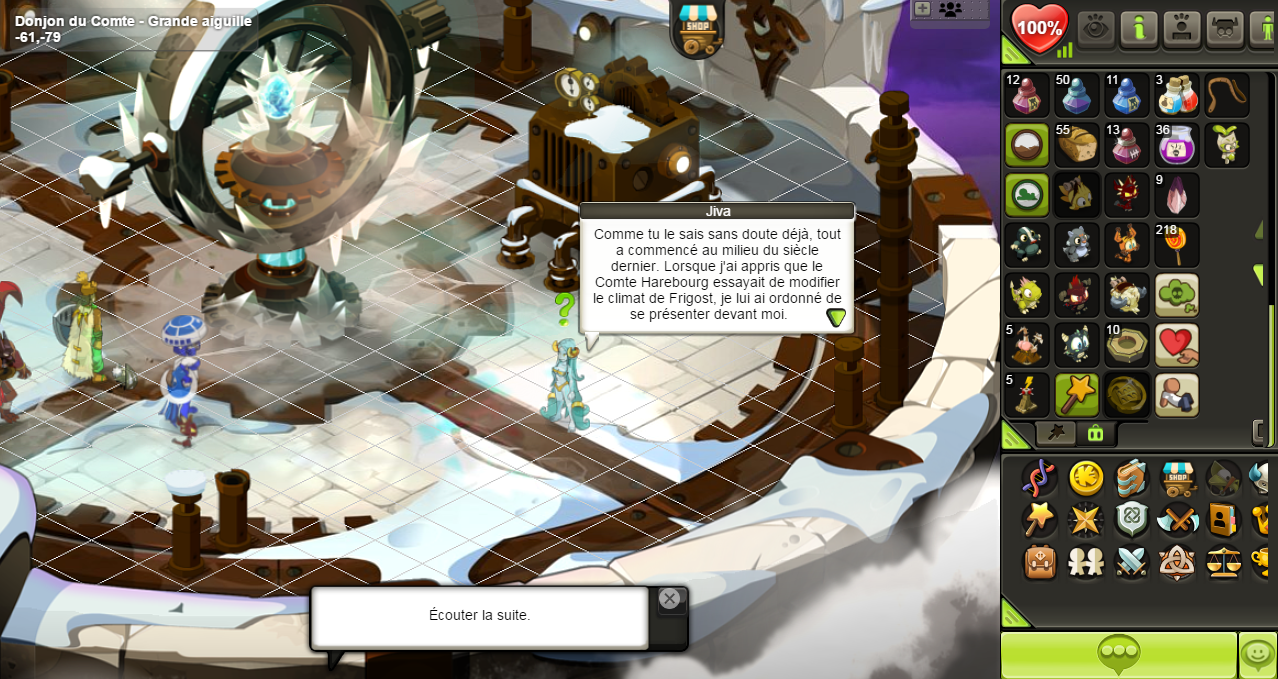
Task: Open the emotes smiley button
Action: [1257, 654]
